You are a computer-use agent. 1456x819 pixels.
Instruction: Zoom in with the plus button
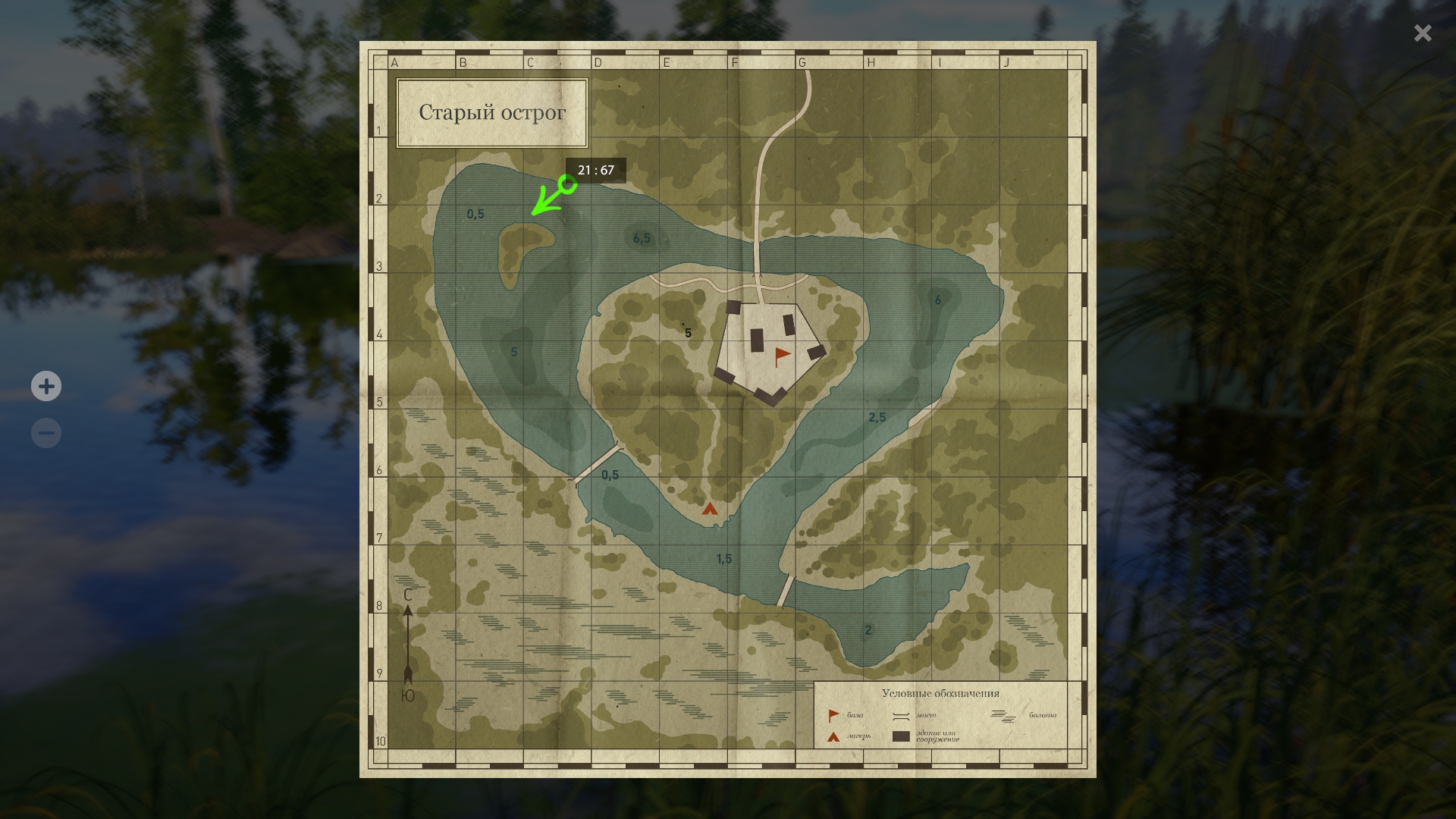click(x=46, y=387)
